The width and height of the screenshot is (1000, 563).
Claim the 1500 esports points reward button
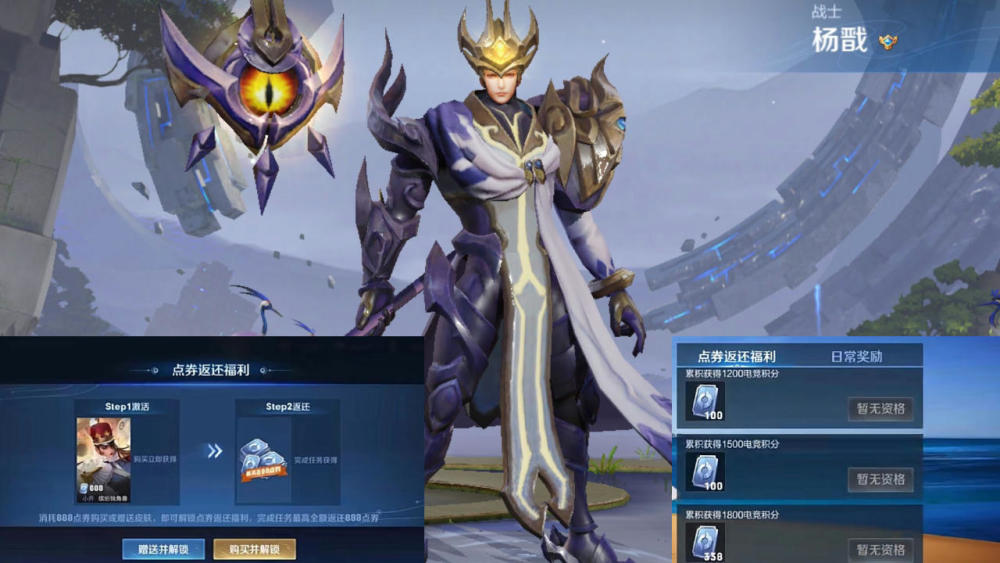pos(880,479)
